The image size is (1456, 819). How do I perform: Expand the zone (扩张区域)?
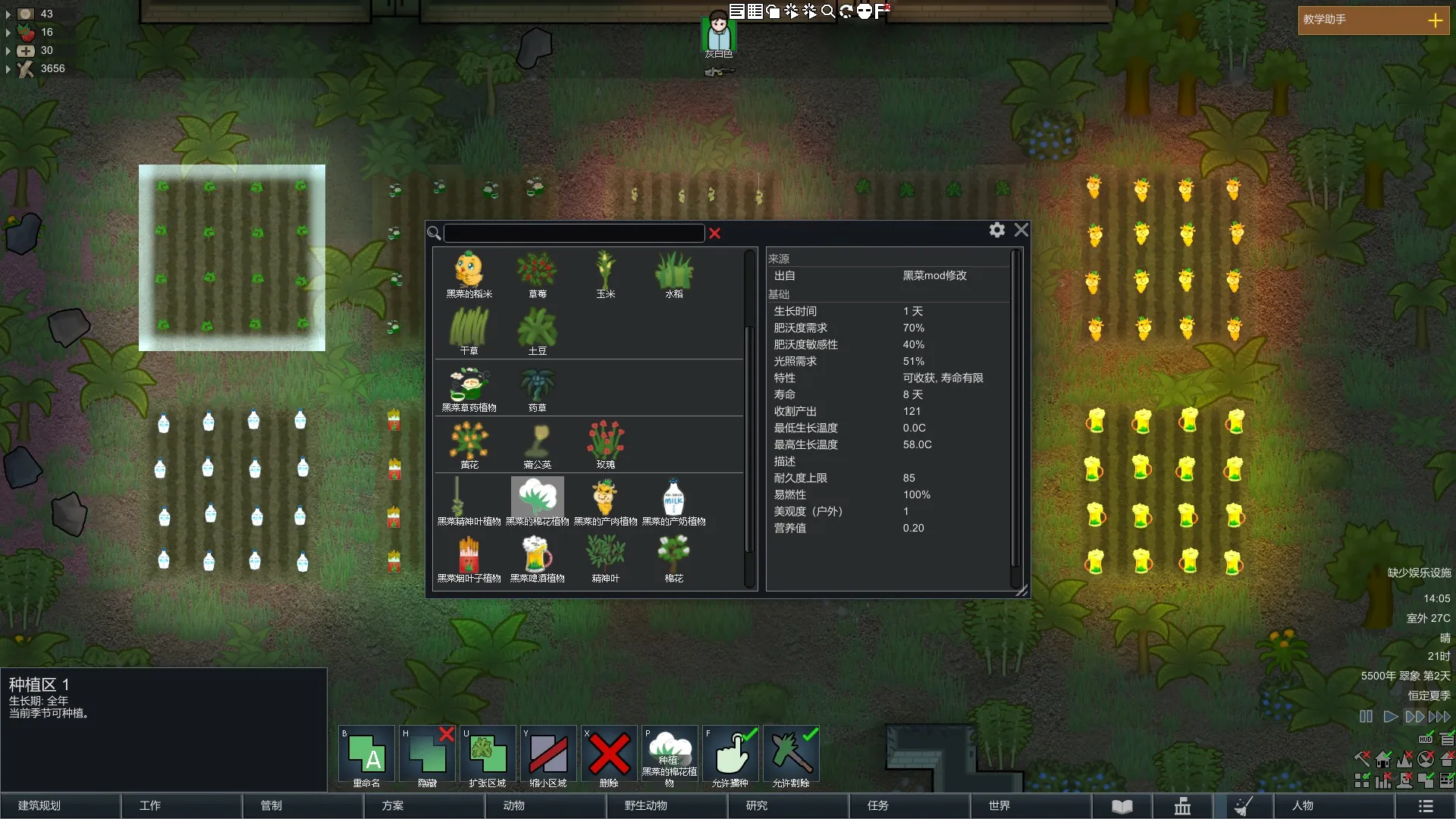point(488,758)
